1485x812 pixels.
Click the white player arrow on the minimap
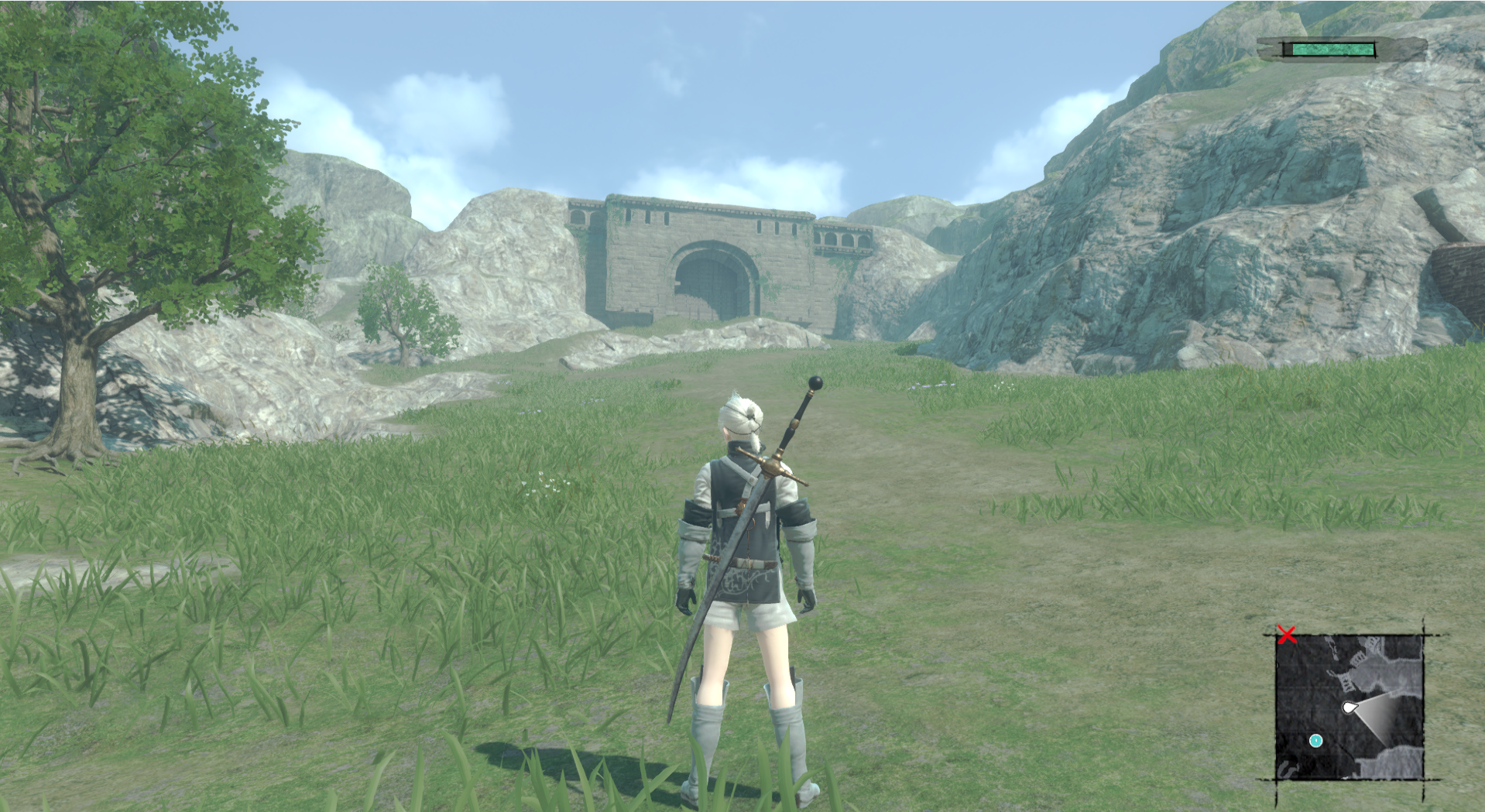pos(1349,708)
